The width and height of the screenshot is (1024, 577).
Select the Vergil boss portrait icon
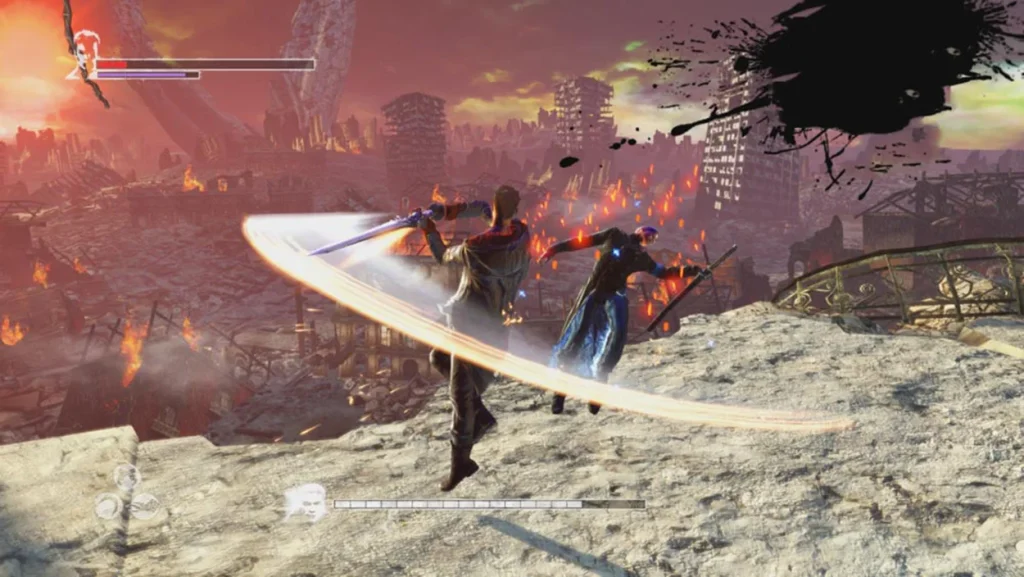click(x=305, y=501)
